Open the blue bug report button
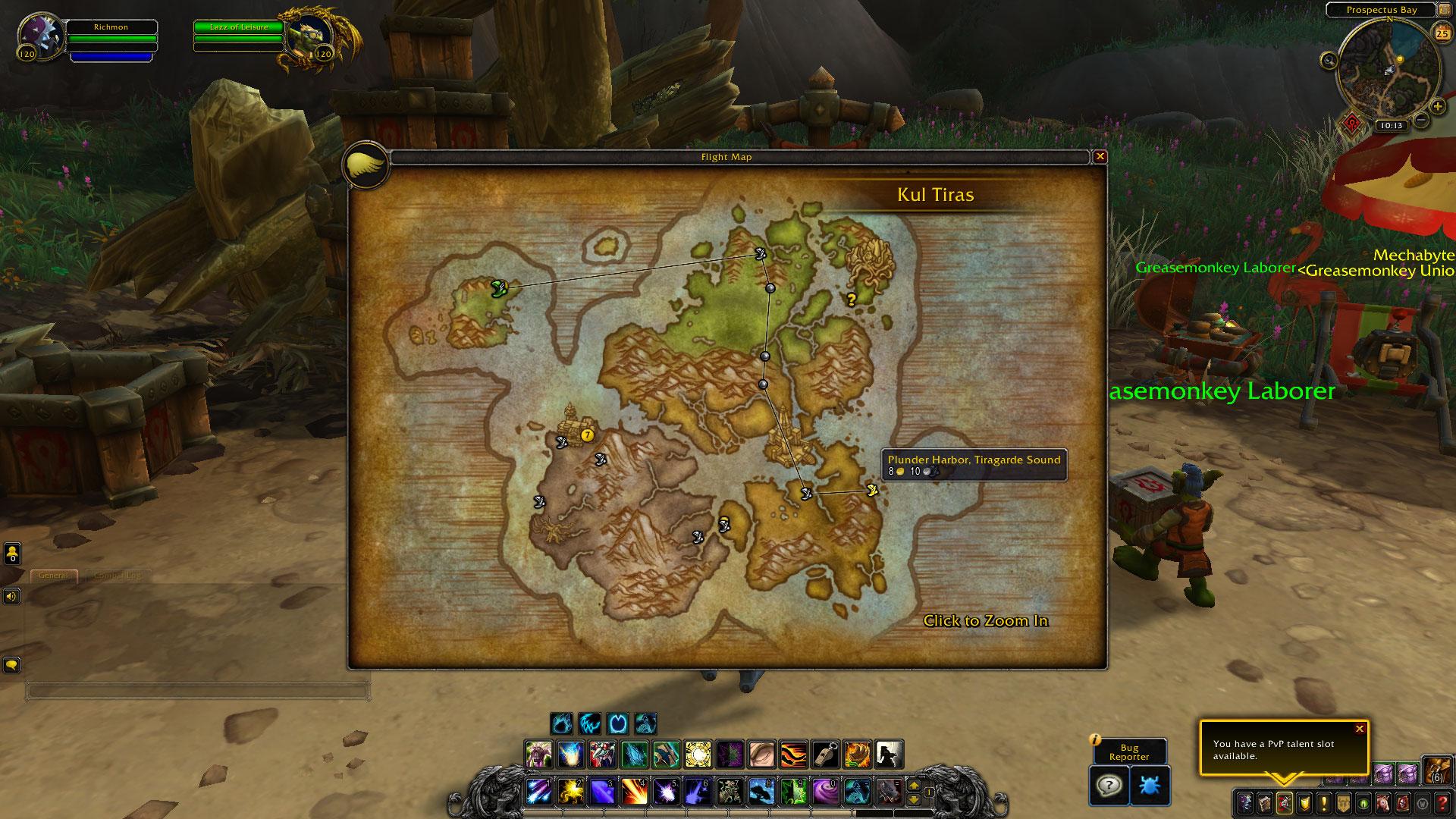 [x=1150, y=785]
